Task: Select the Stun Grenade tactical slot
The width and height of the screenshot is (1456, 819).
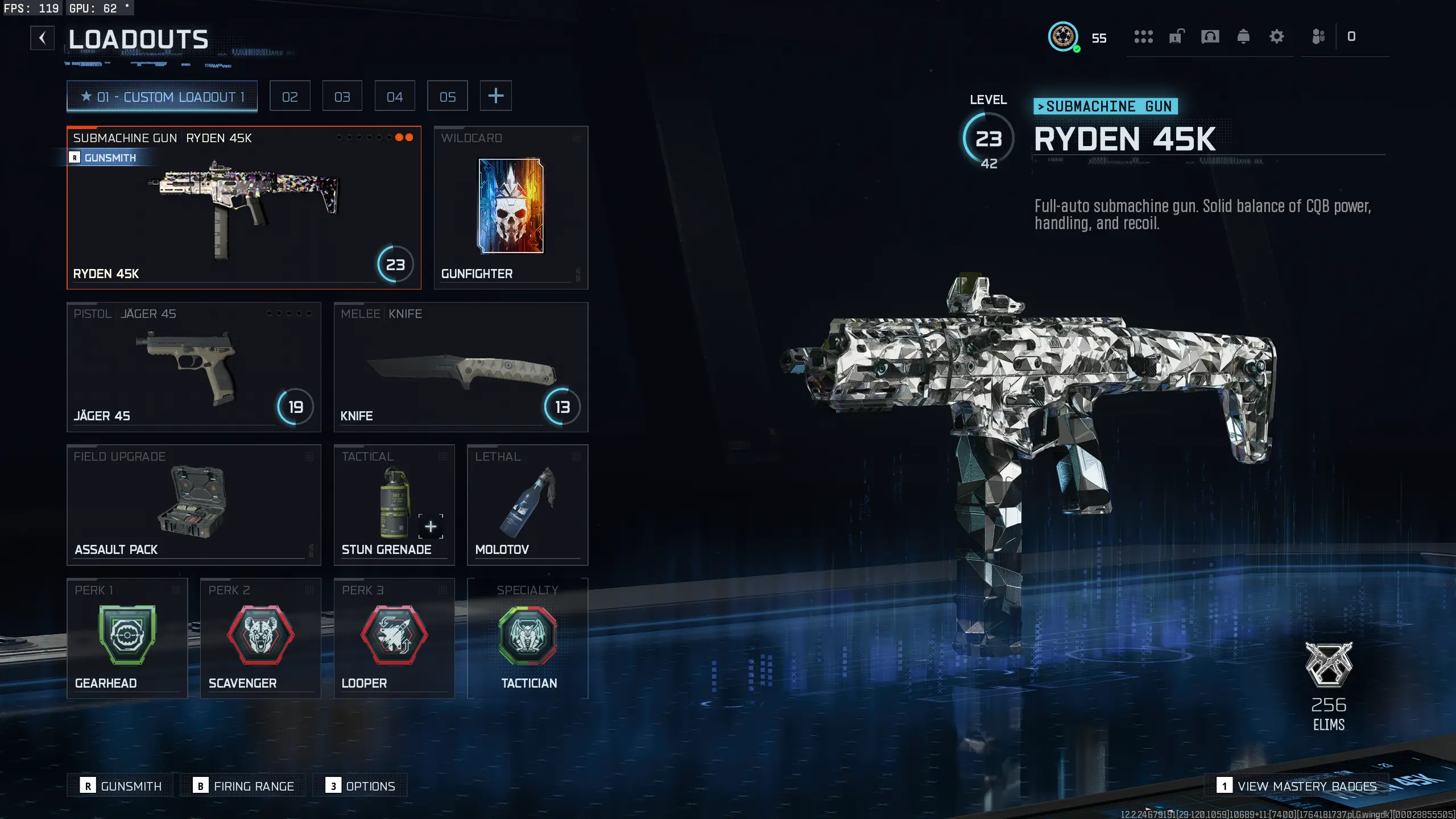Action: coord(394,504)
